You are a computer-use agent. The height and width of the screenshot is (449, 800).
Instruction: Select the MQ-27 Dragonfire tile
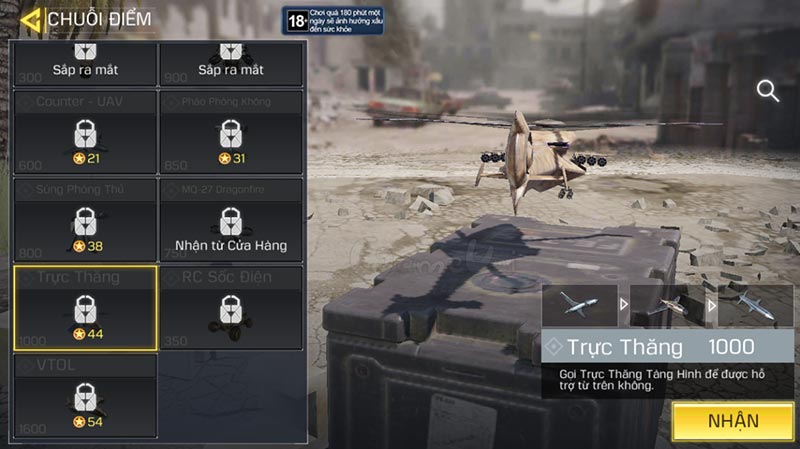(231, 219)
